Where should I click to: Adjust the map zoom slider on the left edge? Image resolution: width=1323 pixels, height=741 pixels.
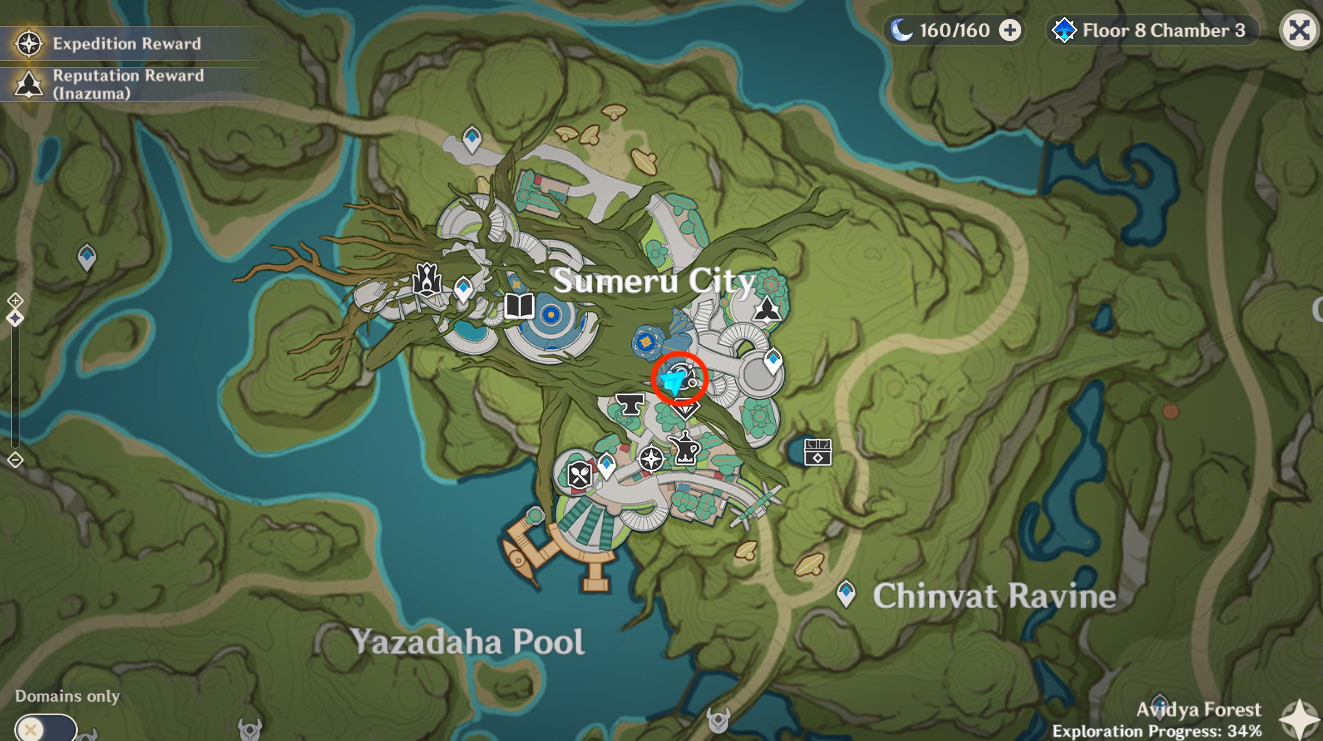tap(14, 380)
